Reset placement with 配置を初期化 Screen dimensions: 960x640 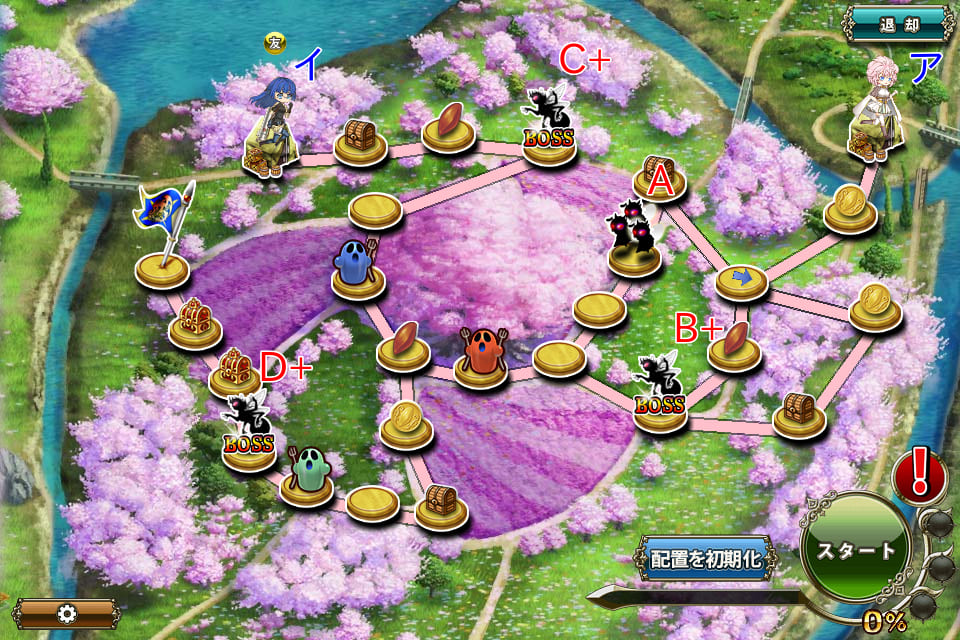click(708, 559)
